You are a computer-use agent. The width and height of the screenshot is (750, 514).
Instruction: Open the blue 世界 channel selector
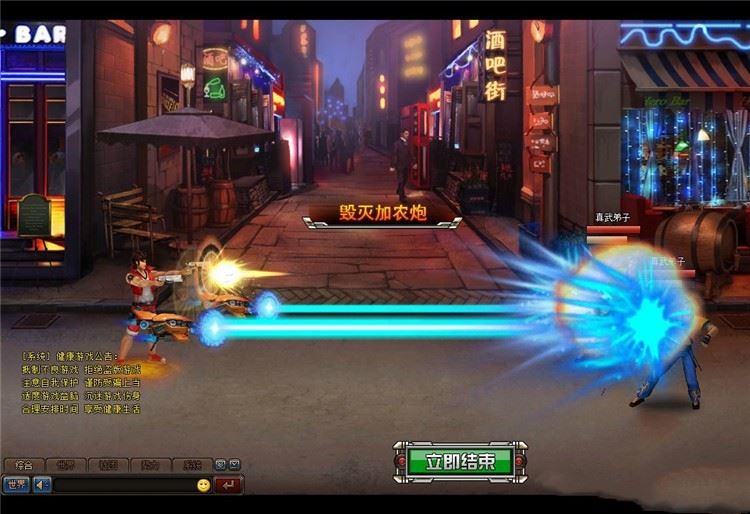(16, 485)
